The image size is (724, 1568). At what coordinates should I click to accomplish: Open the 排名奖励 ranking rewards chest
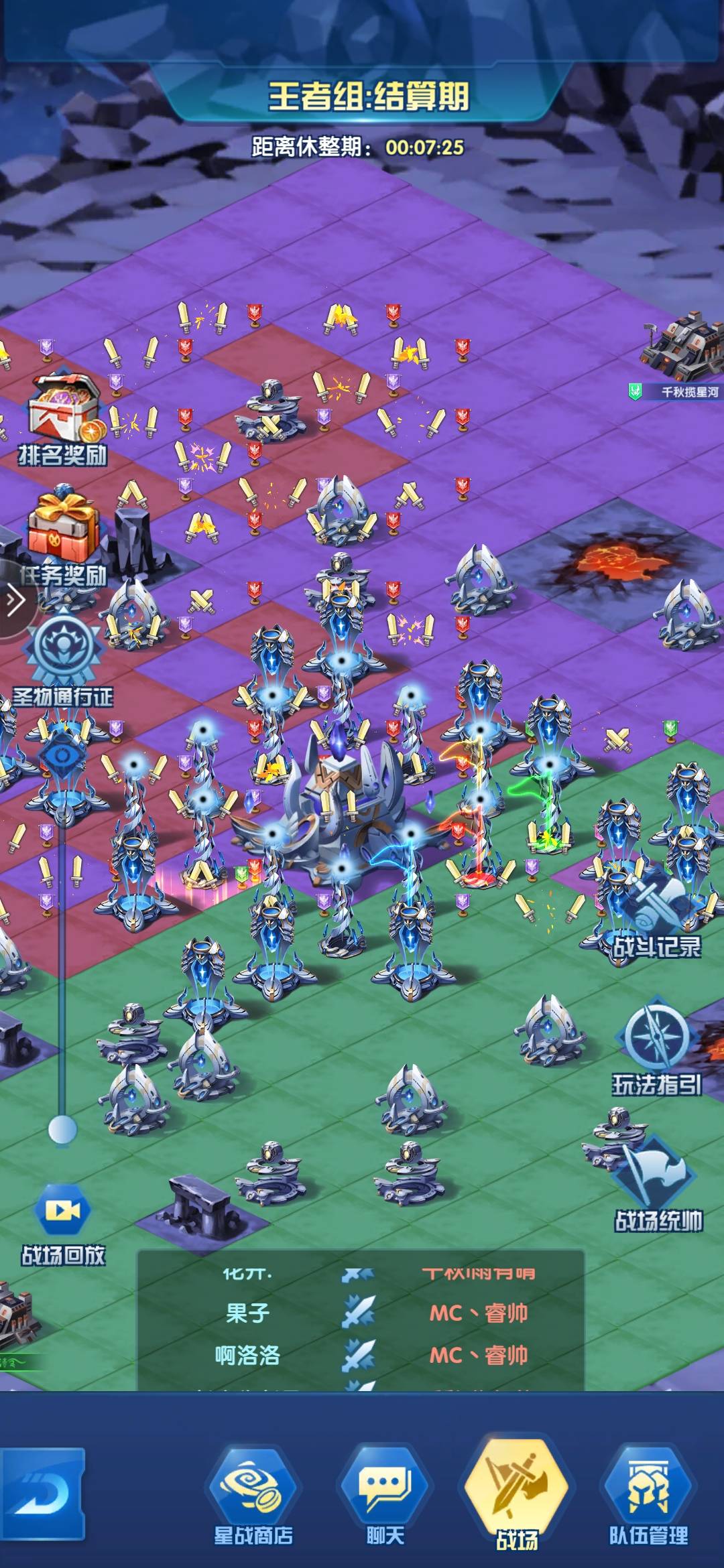pos(62,417)
